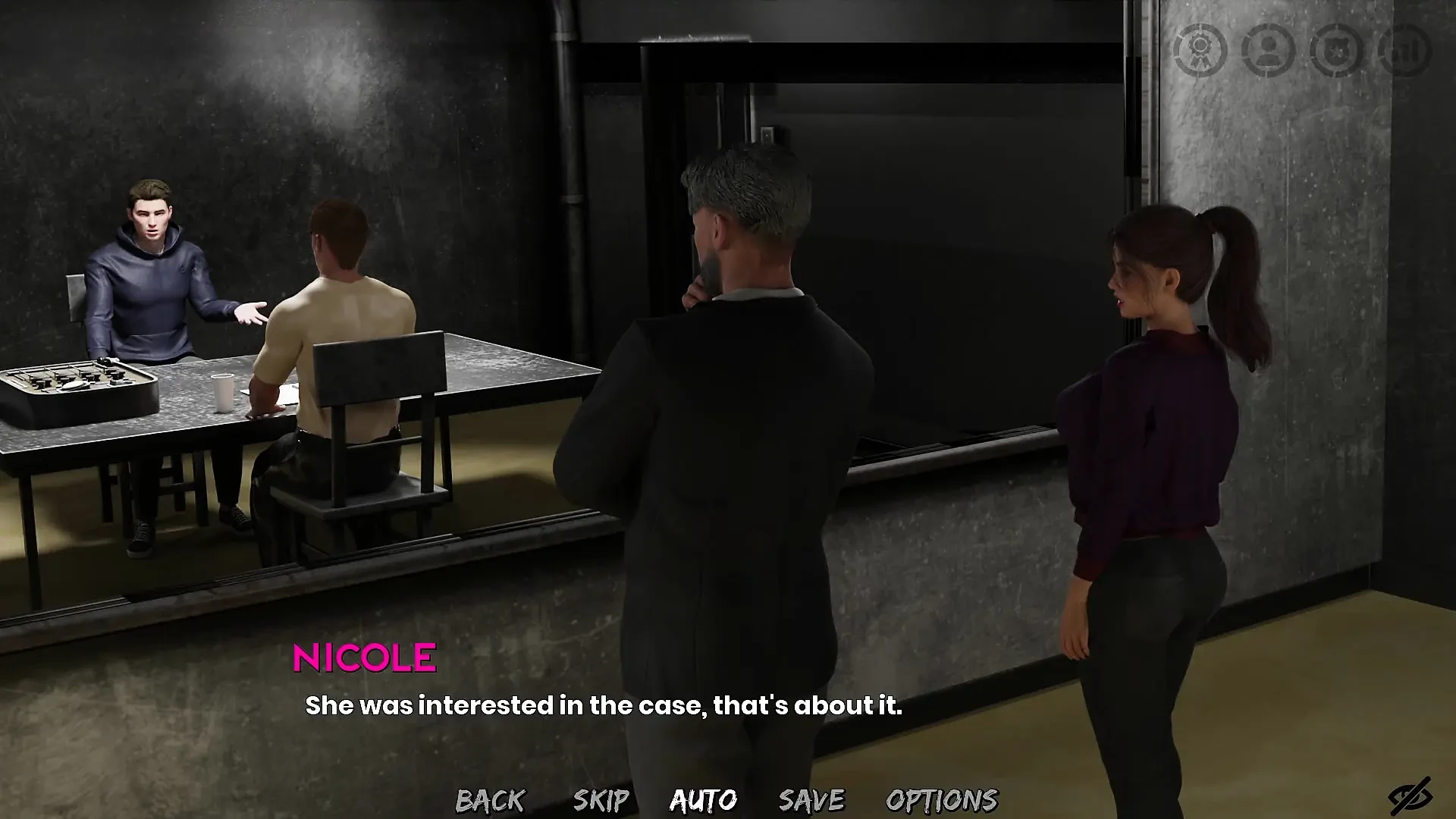Open the award ribbon achievements icon

pos(1200,50)
